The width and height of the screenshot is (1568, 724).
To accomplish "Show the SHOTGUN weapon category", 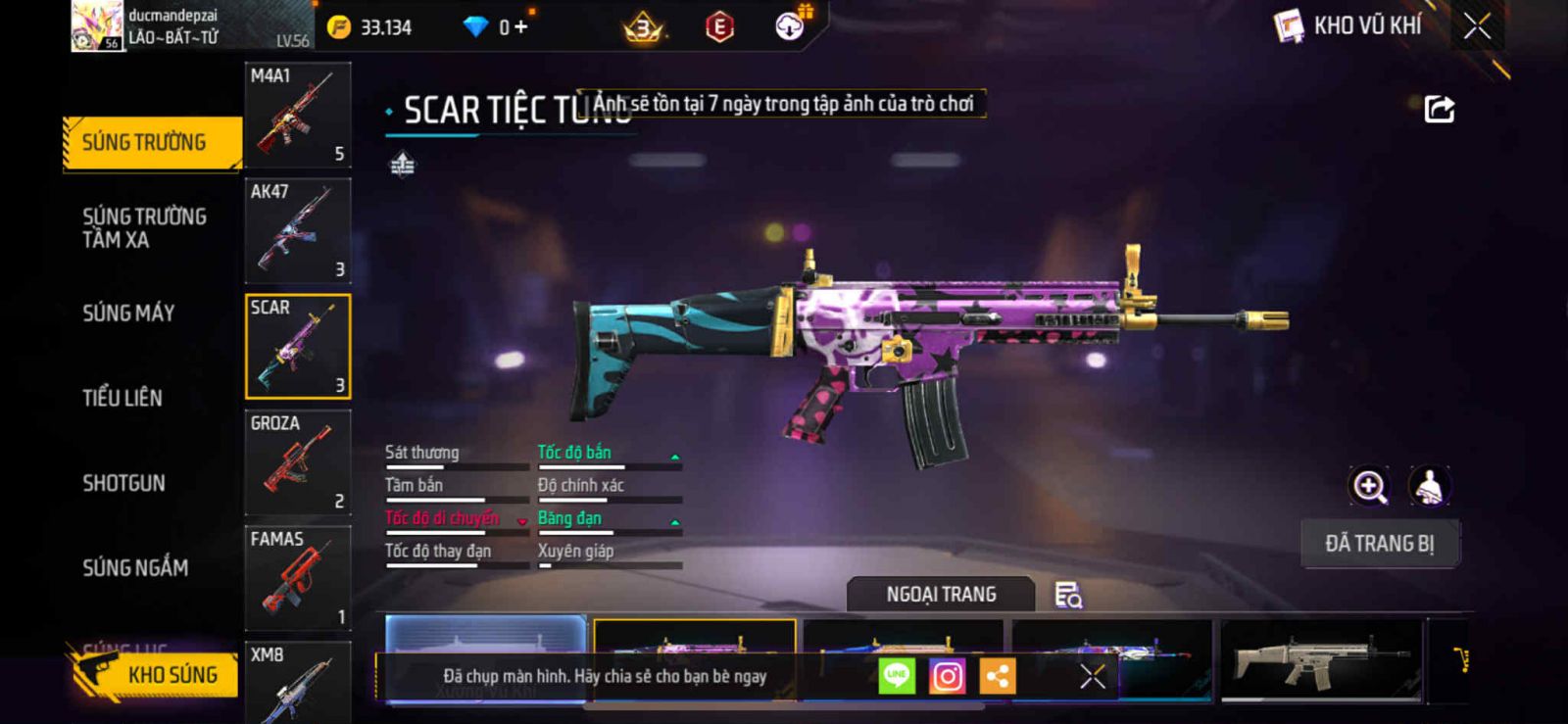I will 123,483.
